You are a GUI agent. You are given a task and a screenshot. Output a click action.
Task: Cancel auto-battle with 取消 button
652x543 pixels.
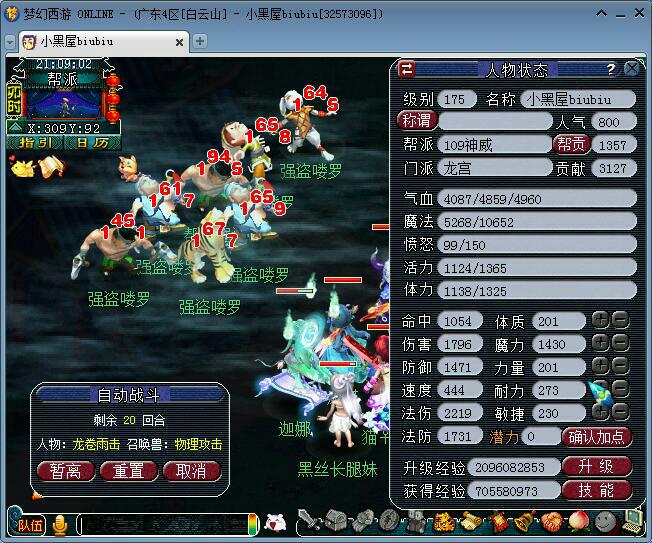pyautogui.click(x=191, y=469)
